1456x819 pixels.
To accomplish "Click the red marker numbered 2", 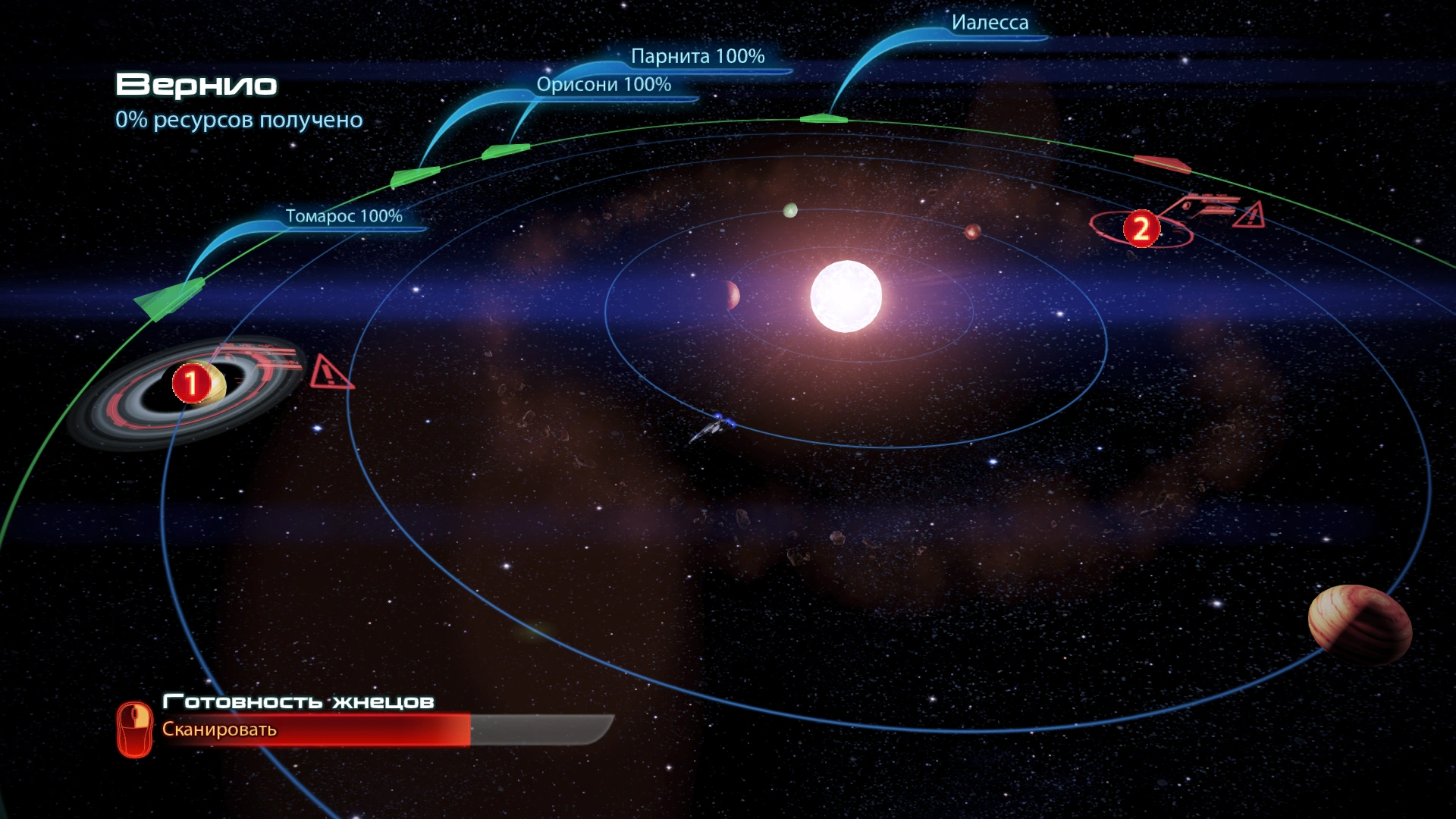I will coord(1141,228).
